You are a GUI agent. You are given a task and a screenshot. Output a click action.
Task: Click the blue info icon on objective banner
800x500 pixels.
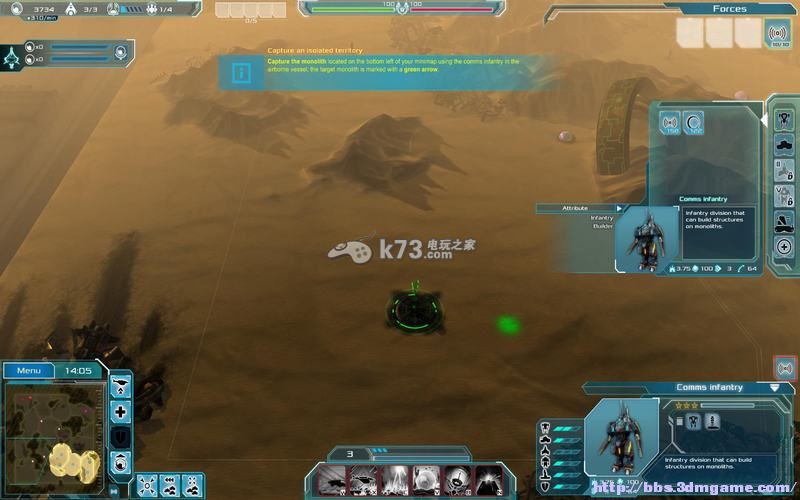pos(240,73)
